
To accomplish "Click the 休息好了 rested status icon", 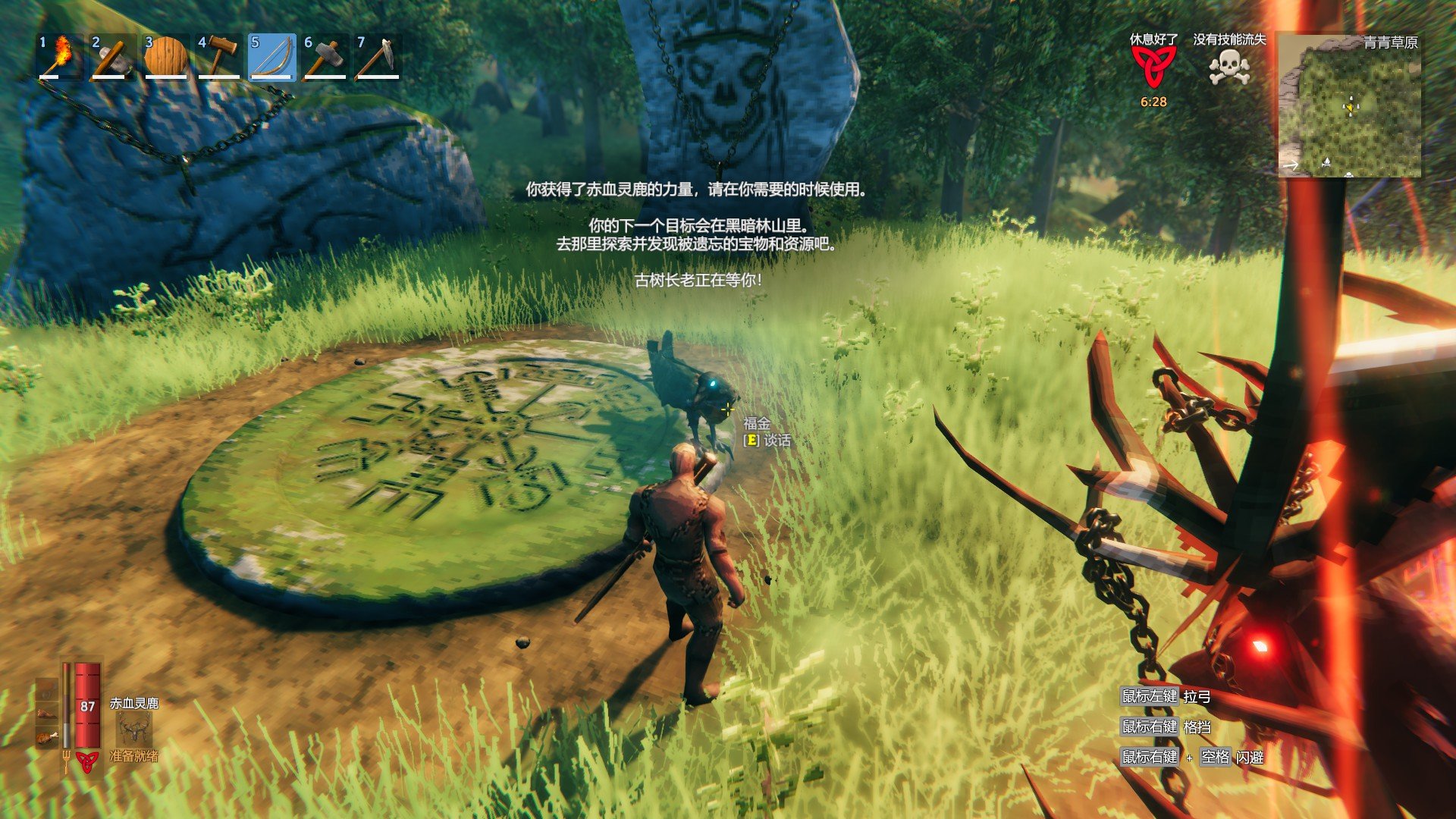I will (1153, 67).
